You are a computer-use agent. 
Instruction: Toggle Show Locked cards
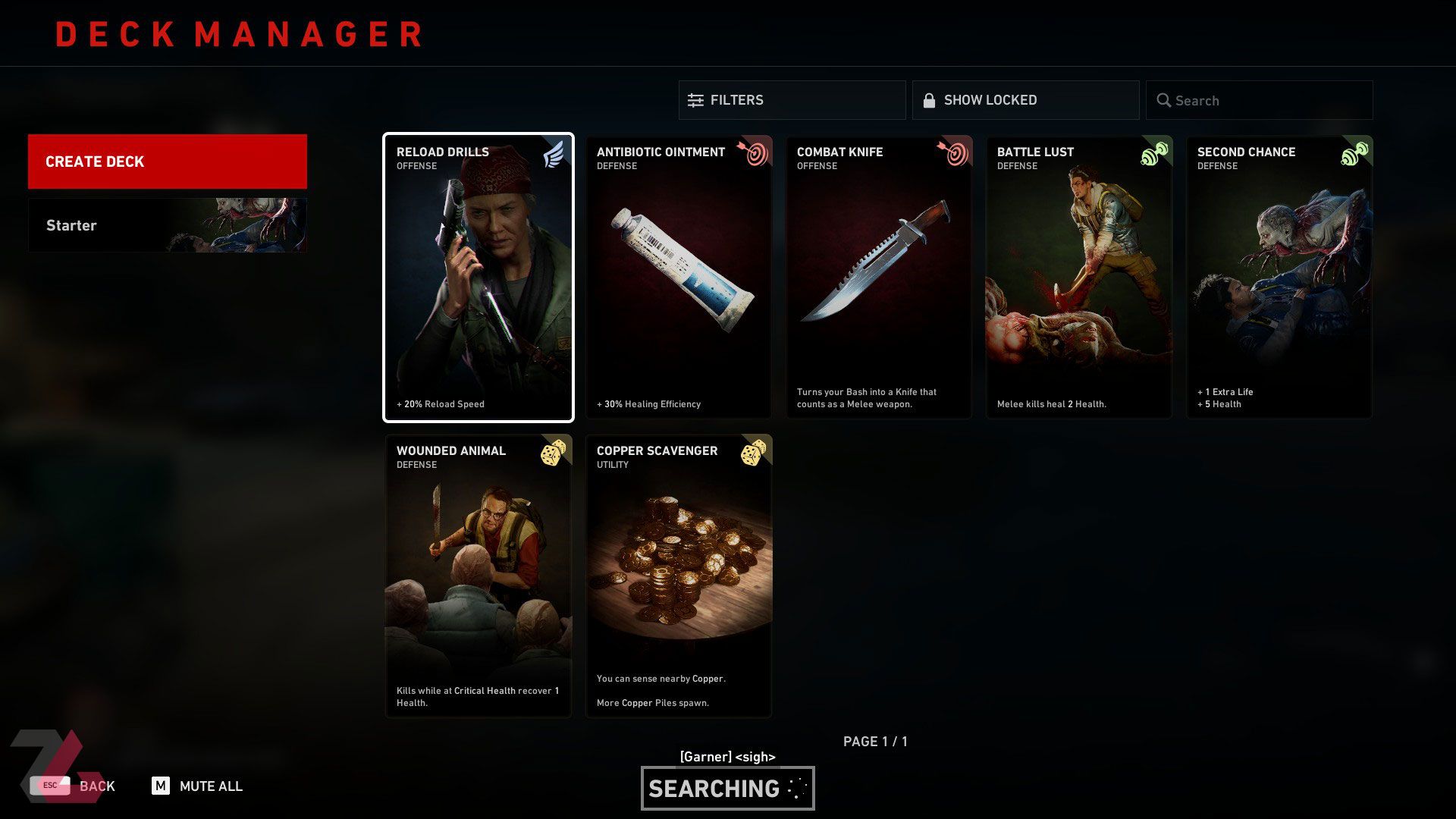[x=1025, y=100]
